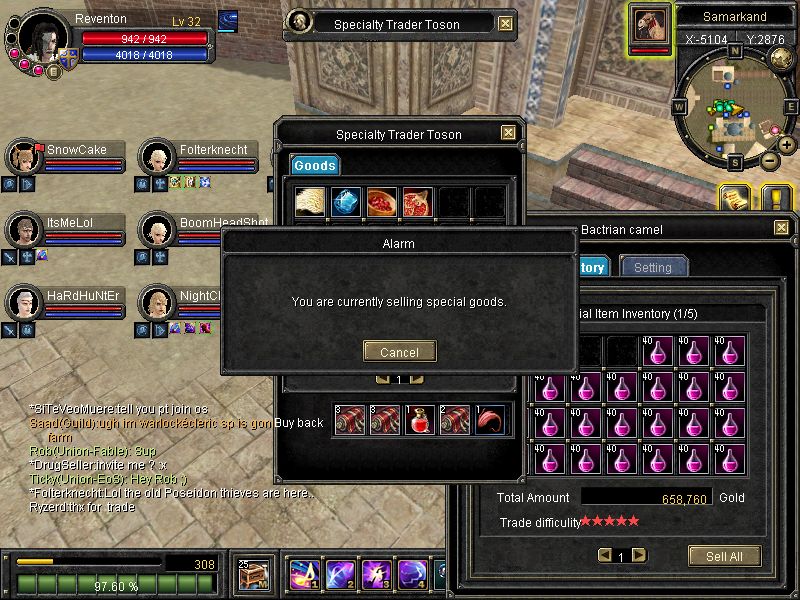Open the world map globe button
The width and height of the screenshot is (800, 600).
pos(783,59)
